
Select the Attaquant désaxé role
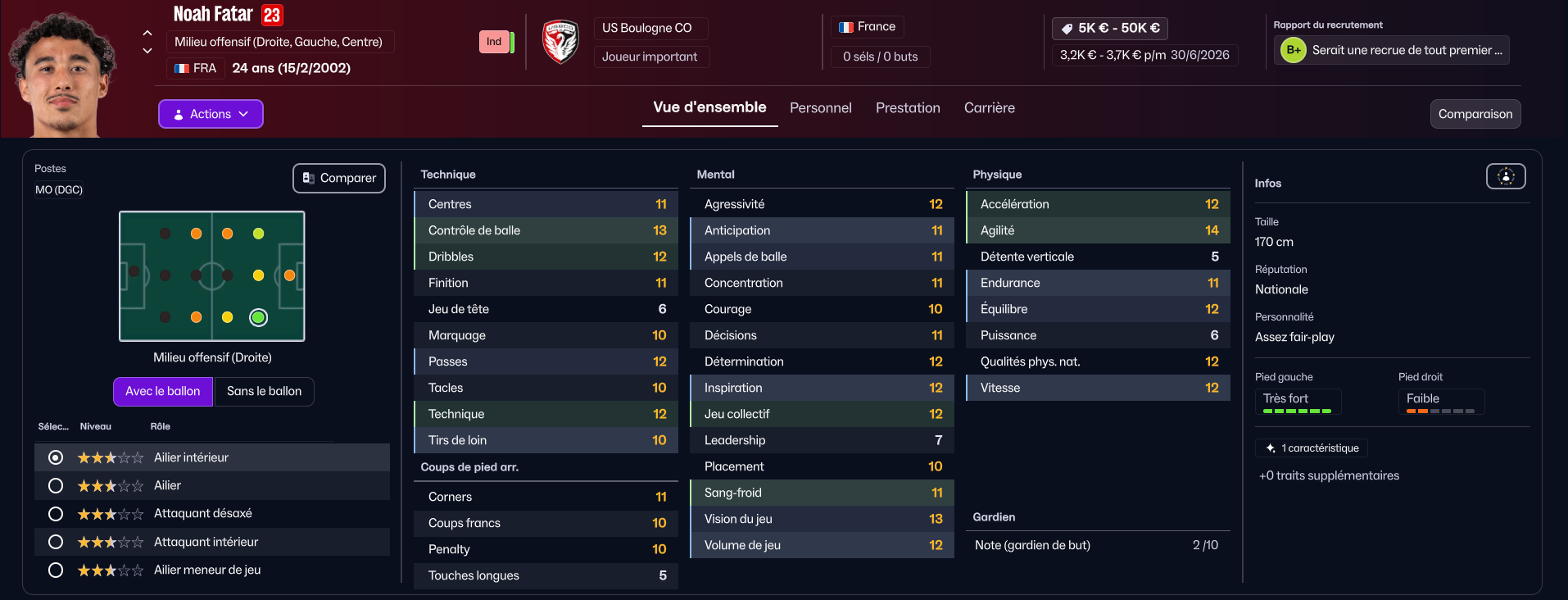click(x=56, y=514)
